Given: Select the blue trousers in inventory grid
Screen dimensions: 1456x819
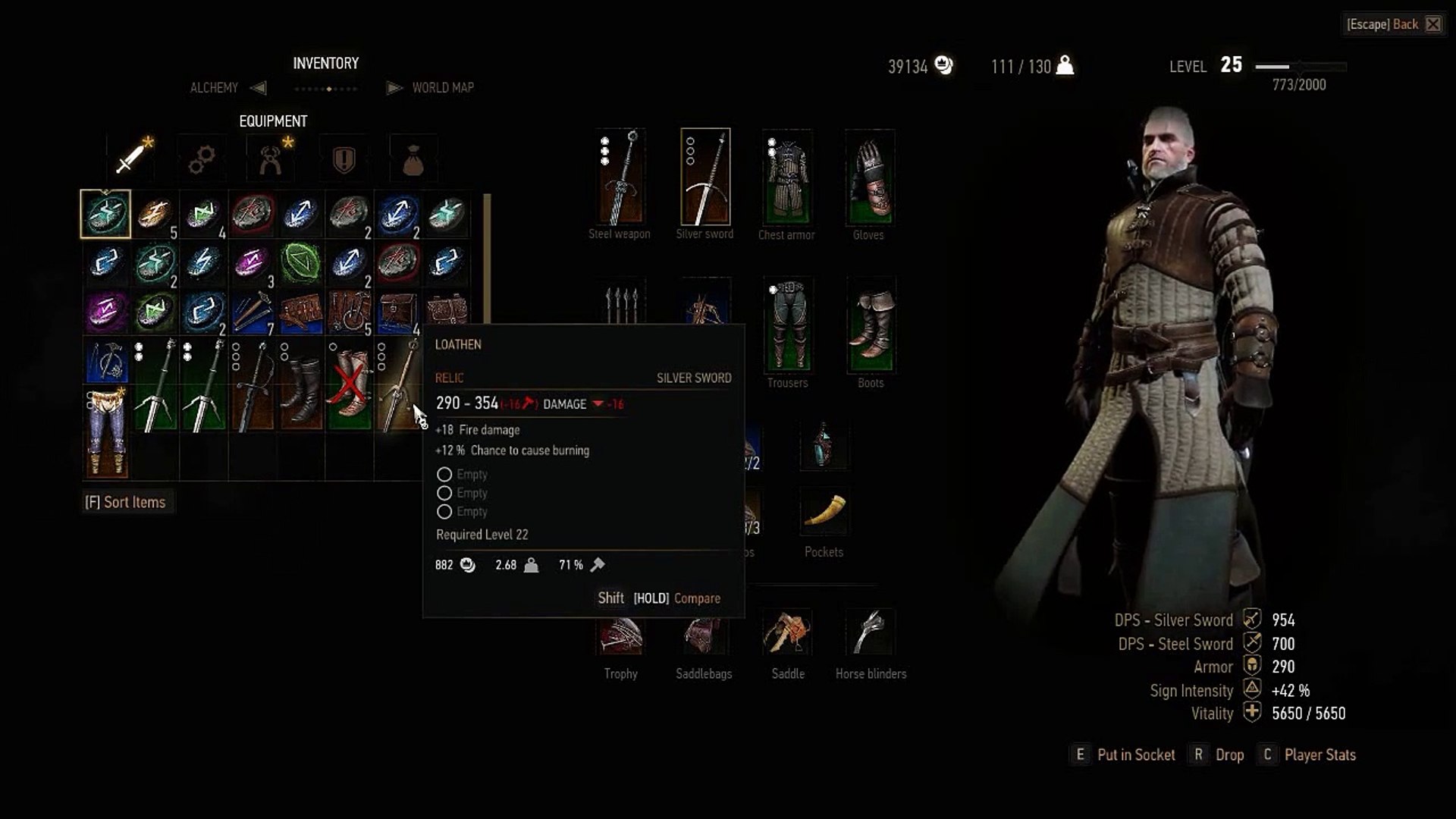Looking at the screenshot, I should (106, 432).
